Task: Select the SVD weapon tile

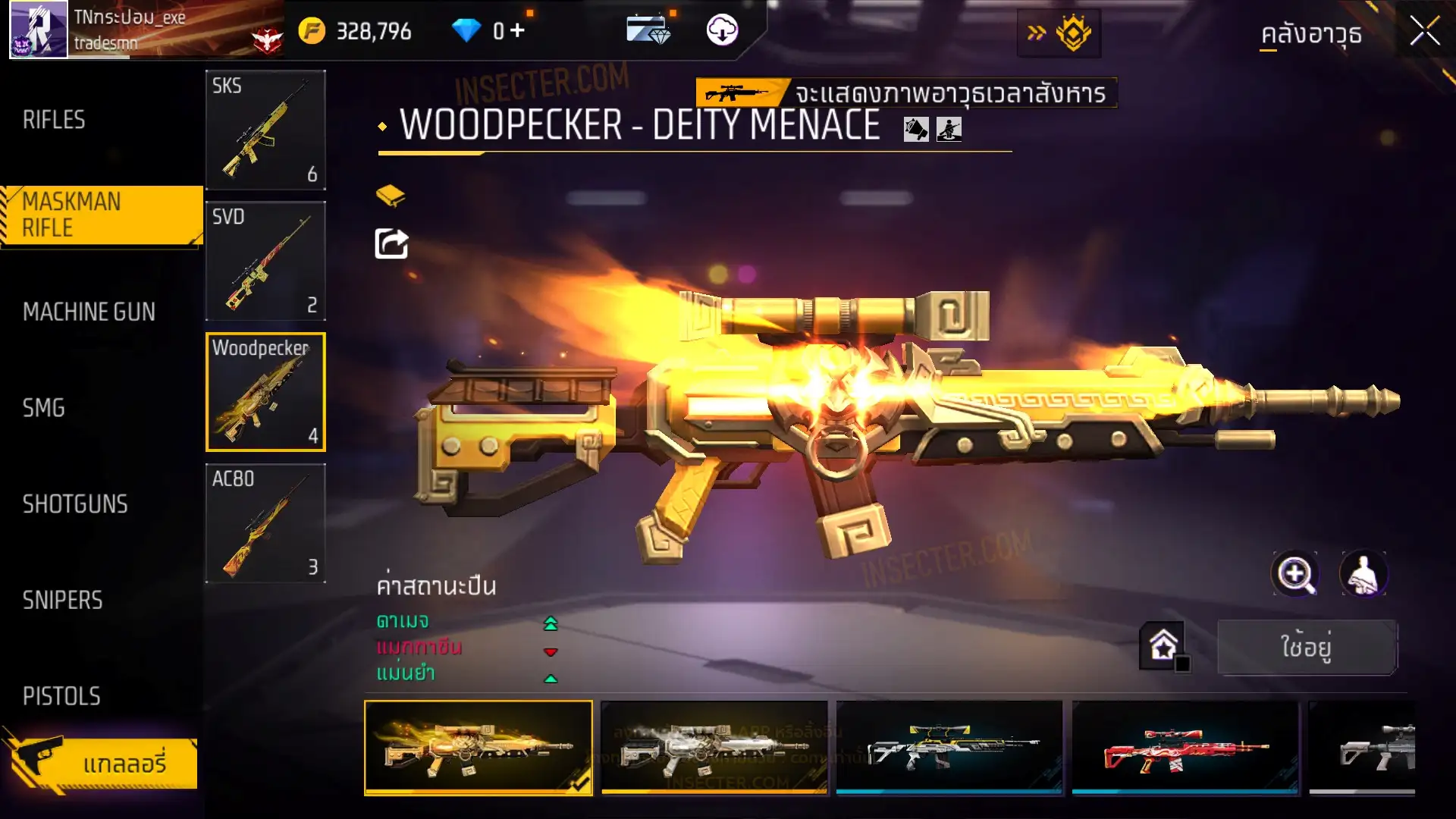Action: (265, 261)
